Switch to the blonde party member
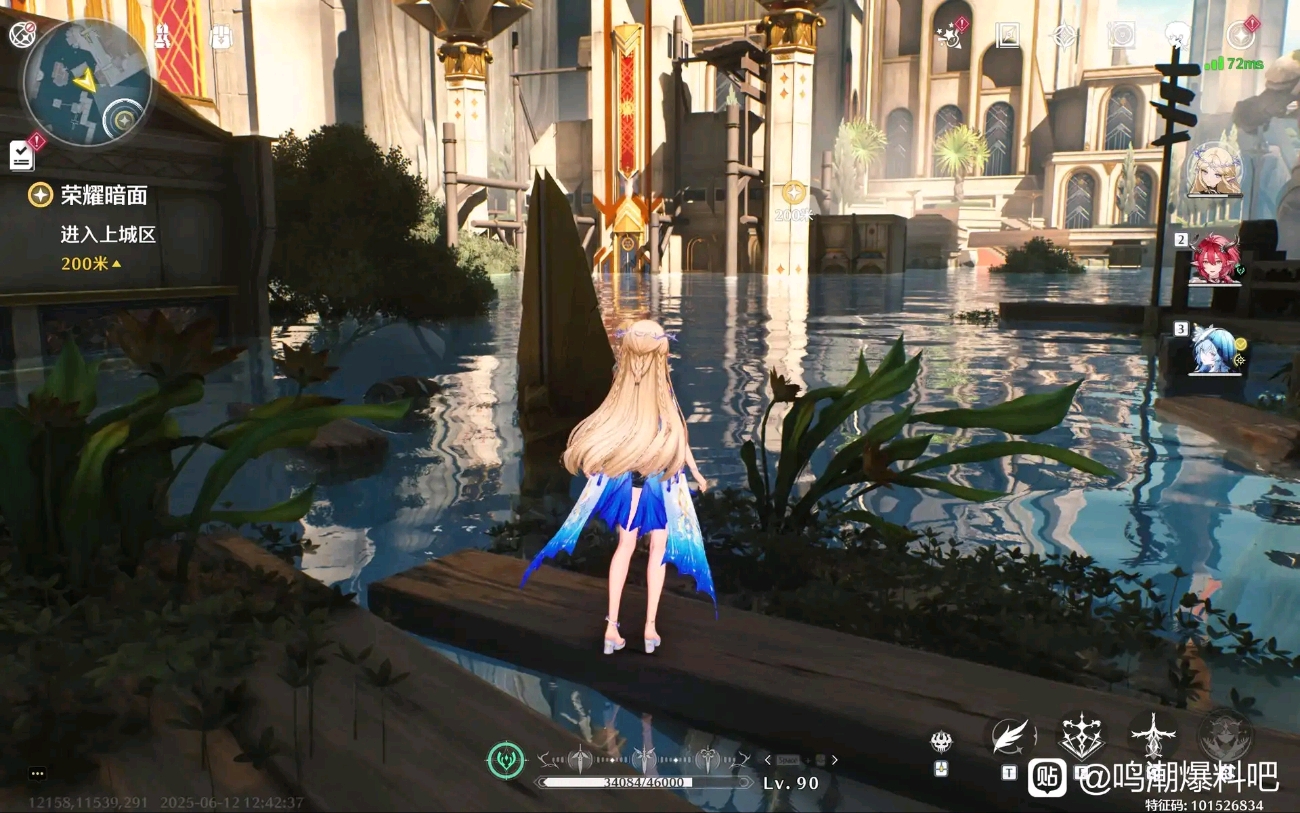 [x=1215, y=170]
